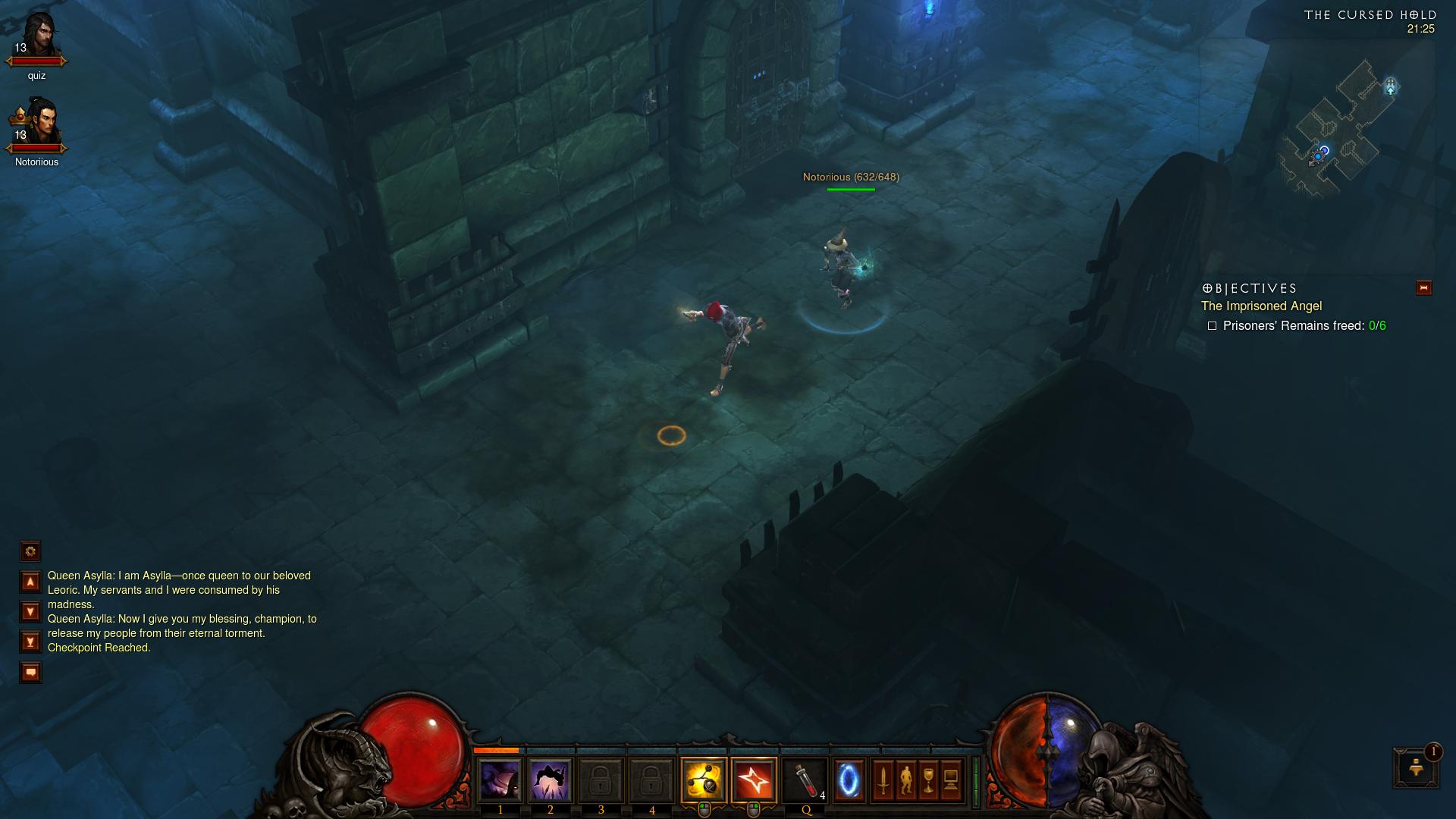Open the chat speech-bubble button
This screenshot has height=819, width=1456.
(30, 672)
